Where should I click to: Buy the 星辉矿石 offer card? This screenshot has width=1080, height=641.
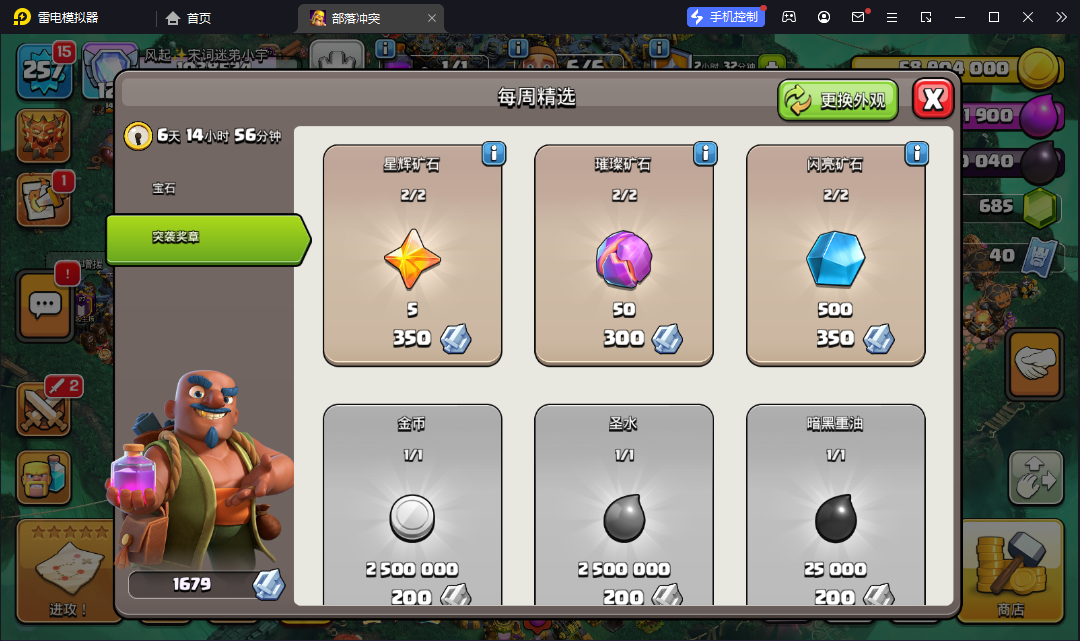coord(412,255)
